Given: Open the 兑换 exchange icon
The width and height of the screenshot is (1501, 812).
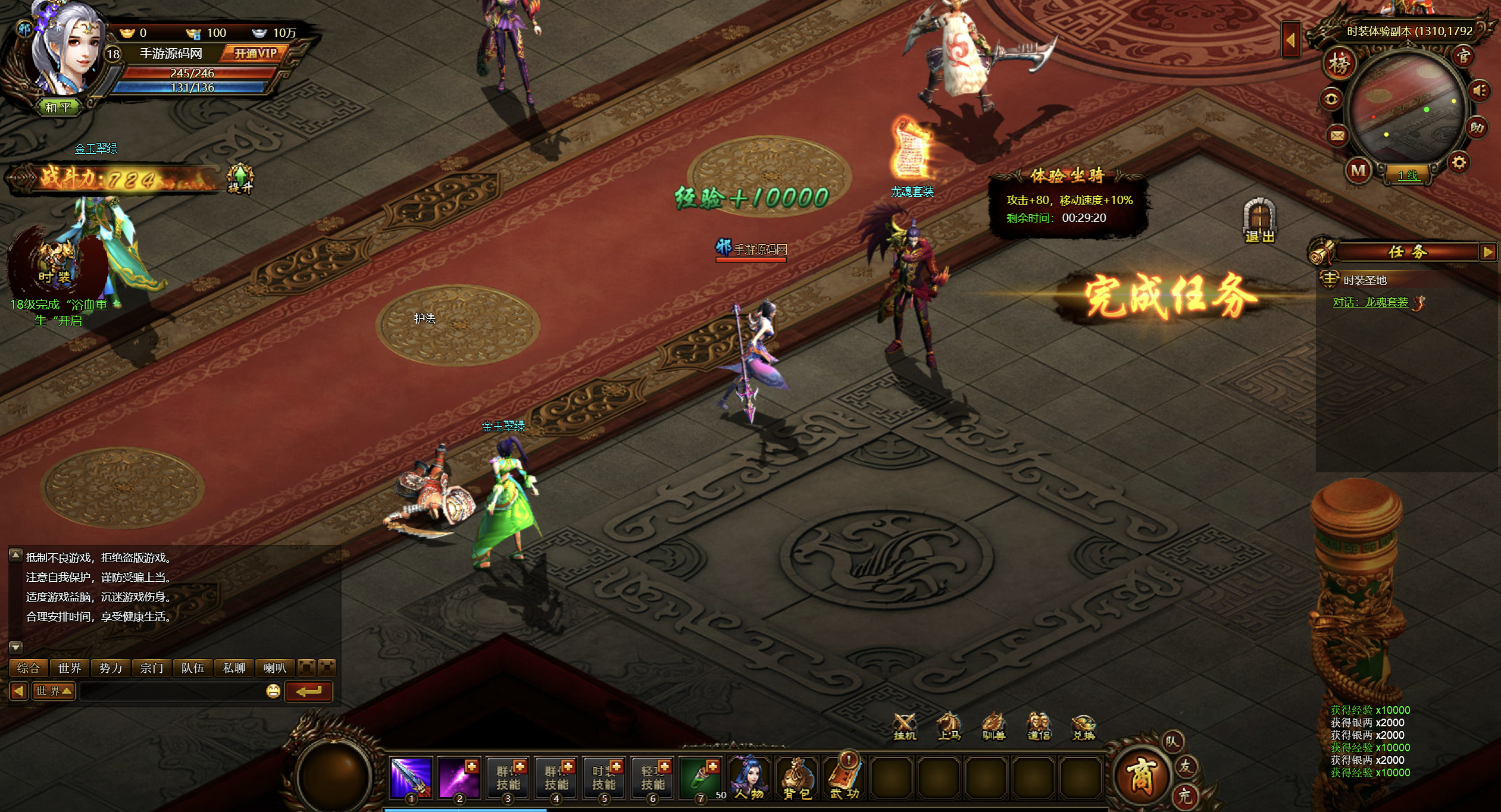Looking at the screenshot, I should click(1083, 726).
